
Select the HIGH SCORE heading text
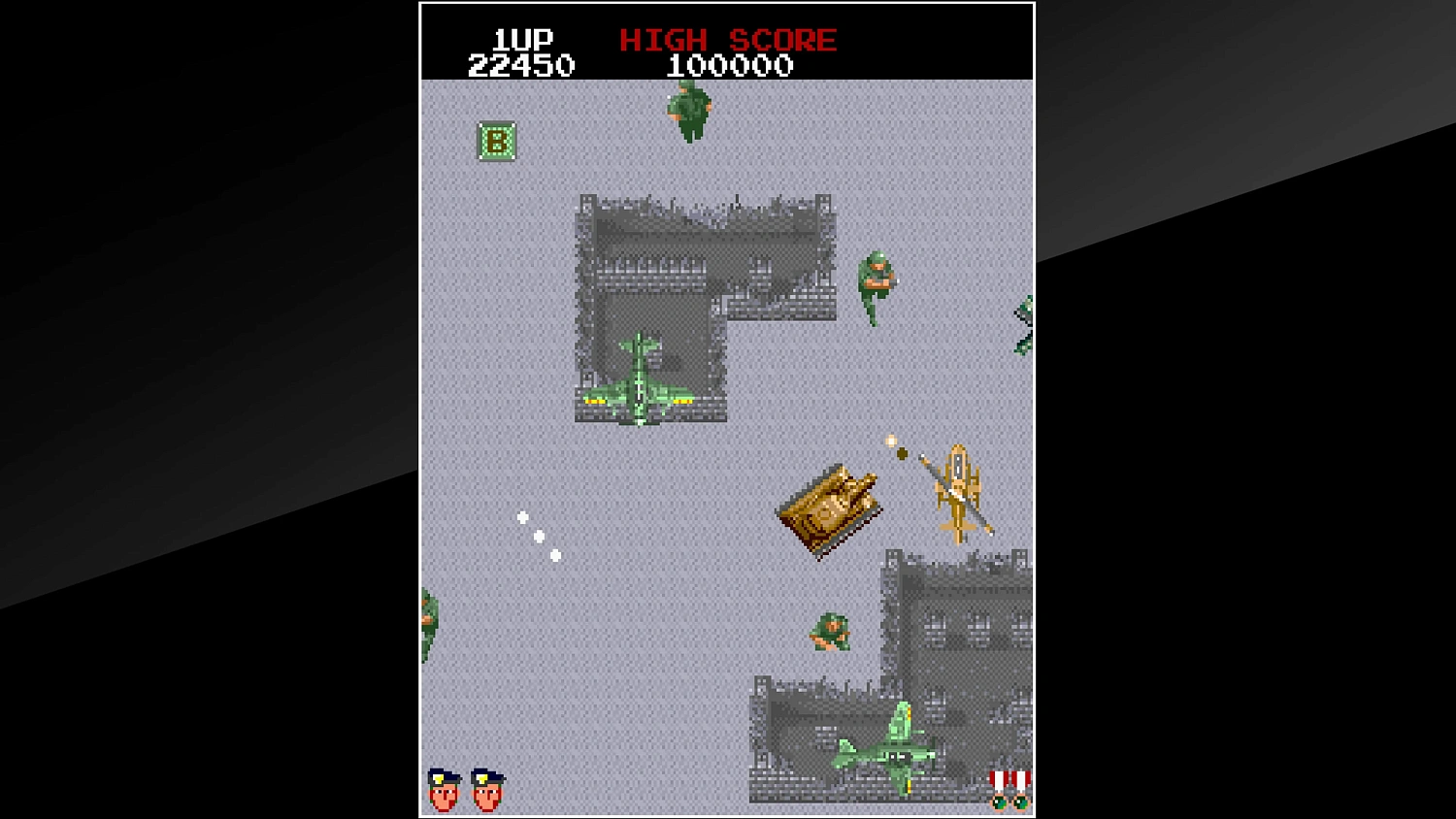coord(726,40)
